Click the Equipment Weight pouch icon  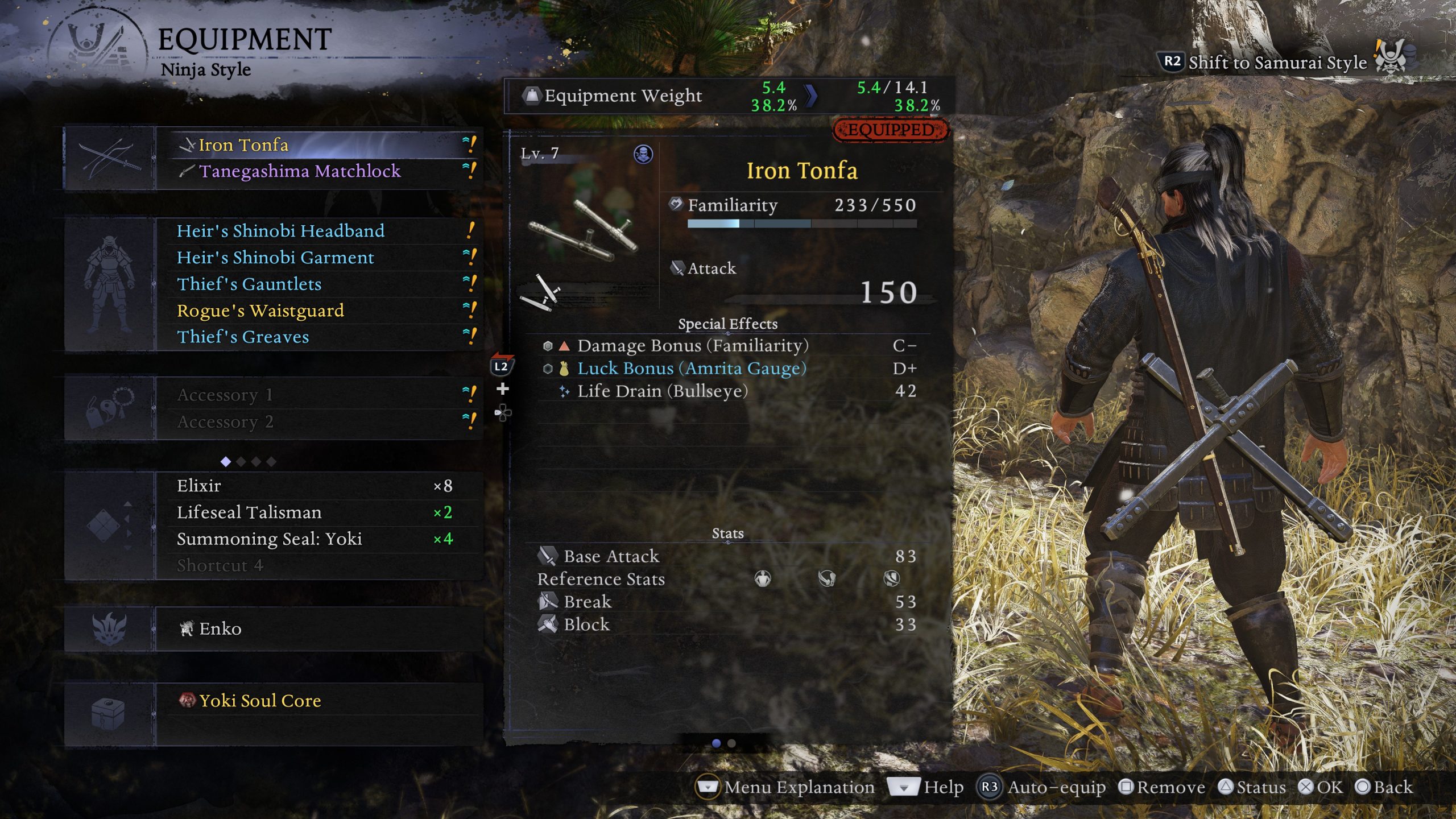531,96
